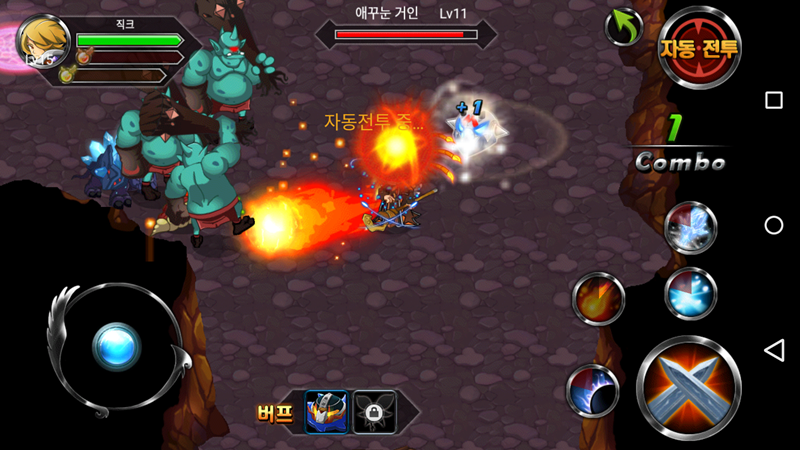This screenshot has width=800, height=450.
Task: Activate the armored helmet buff slot
Action: 326,411
